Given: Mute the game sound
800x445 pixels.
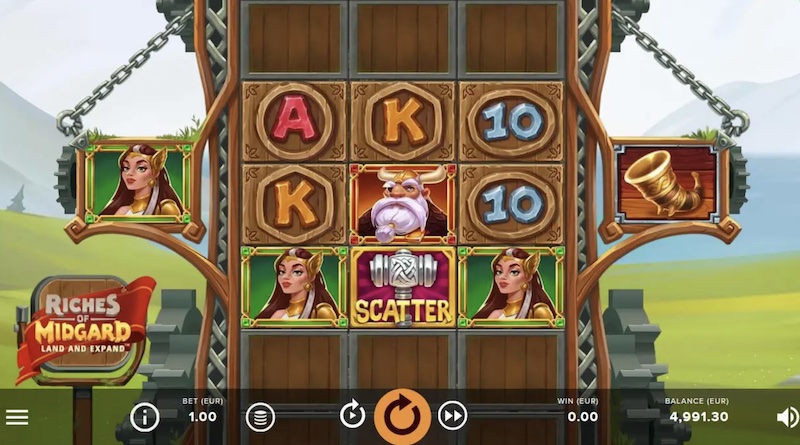Looking at the screenshot, I should click(x=788, y=417).
